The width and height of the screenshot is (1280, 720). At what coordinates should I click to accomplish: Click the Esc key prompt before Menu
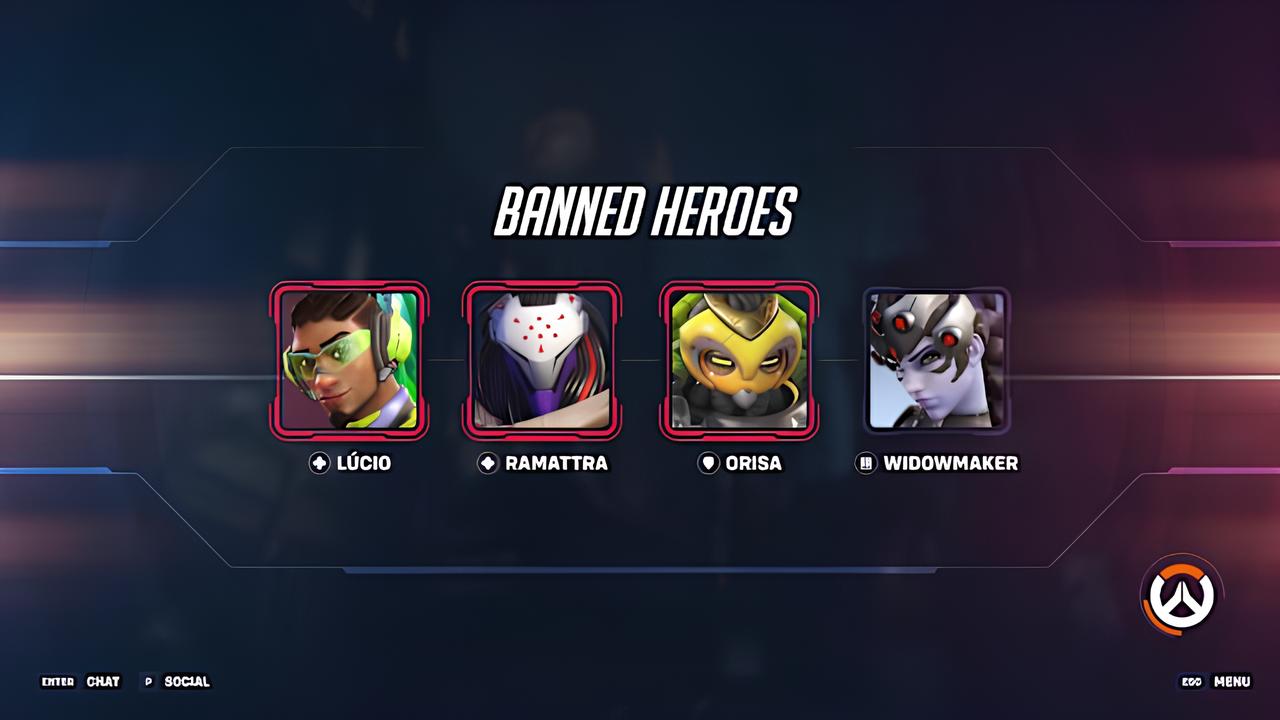[1190, 682]
